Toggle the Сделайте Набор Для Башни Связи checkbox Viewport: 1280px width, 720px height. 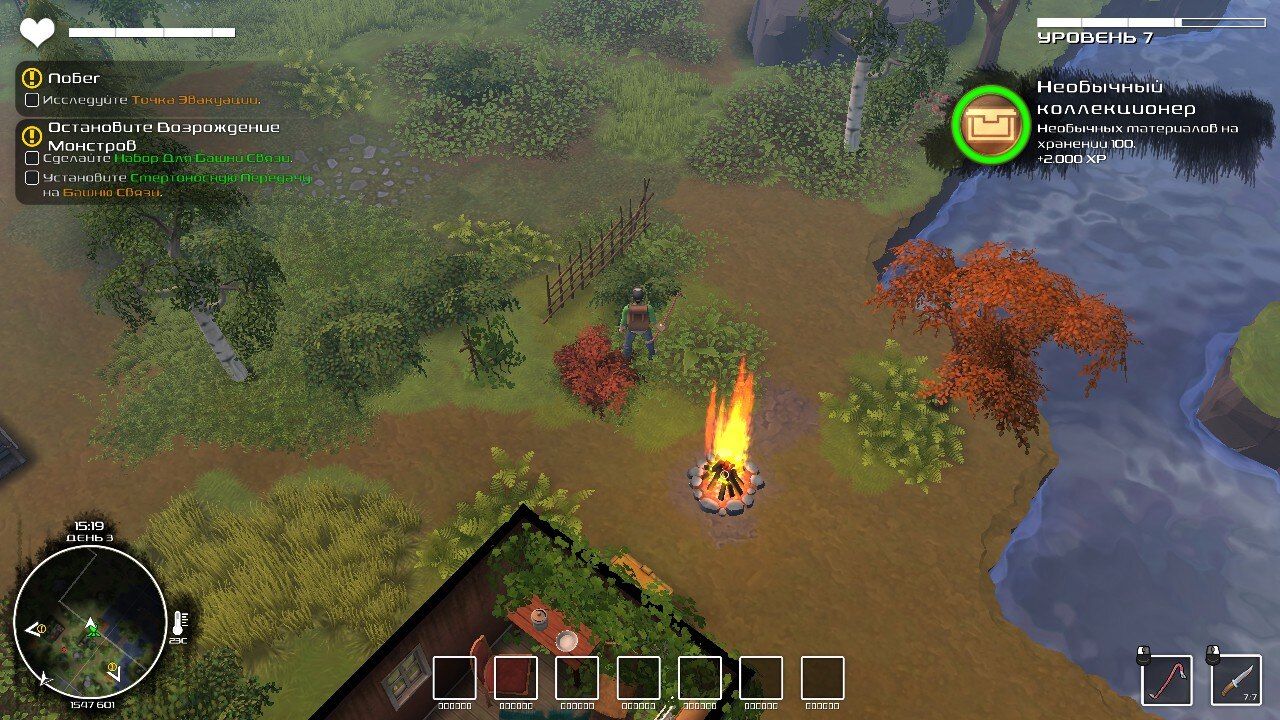pos(32,158)
